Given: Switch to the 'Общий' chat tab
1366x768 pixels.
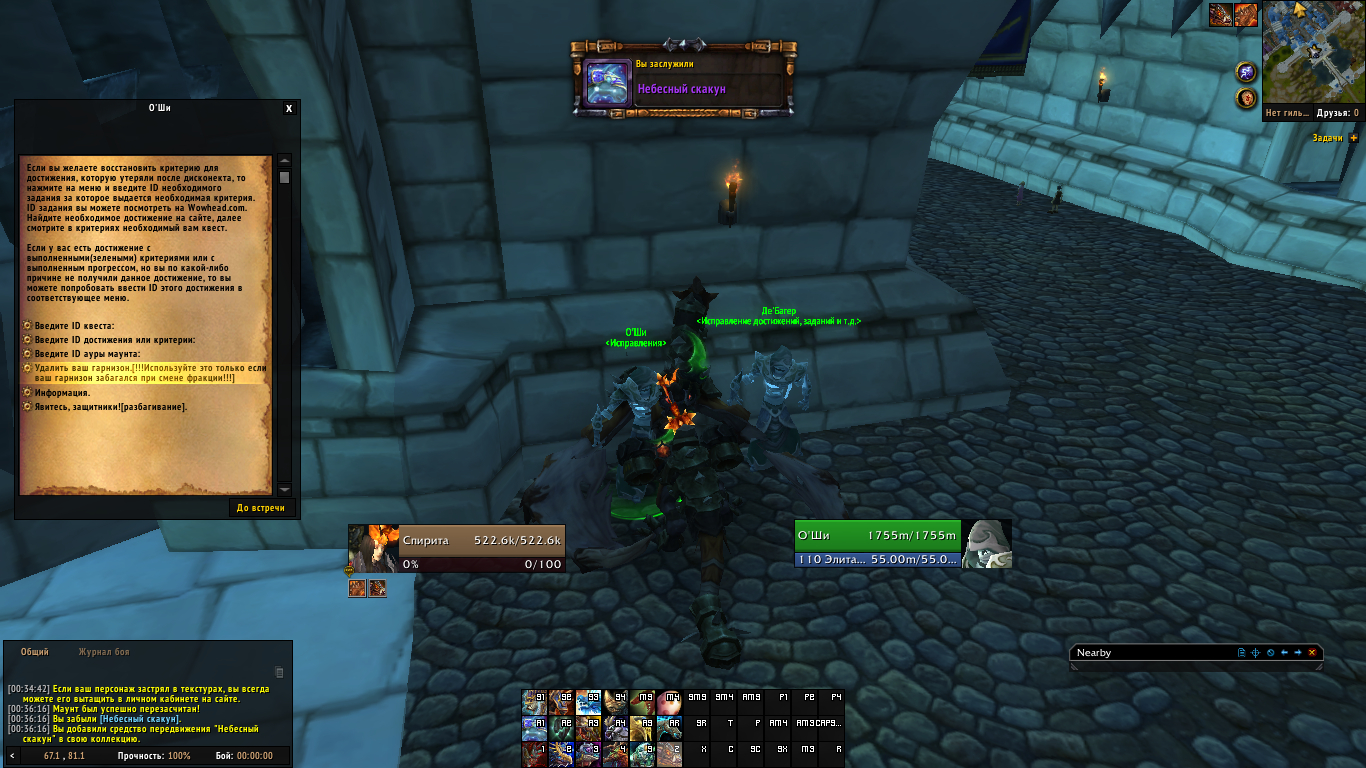Looking at the screenshot, I should (x=35, y=652).
